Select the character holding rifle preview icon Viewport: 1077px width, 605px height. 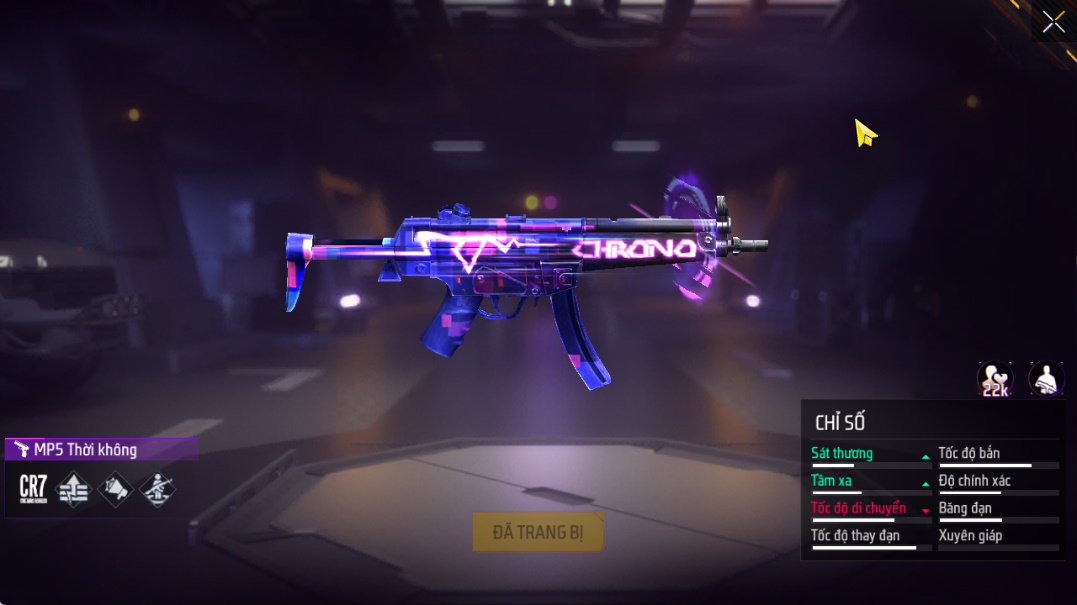[x=1046, y=379]
